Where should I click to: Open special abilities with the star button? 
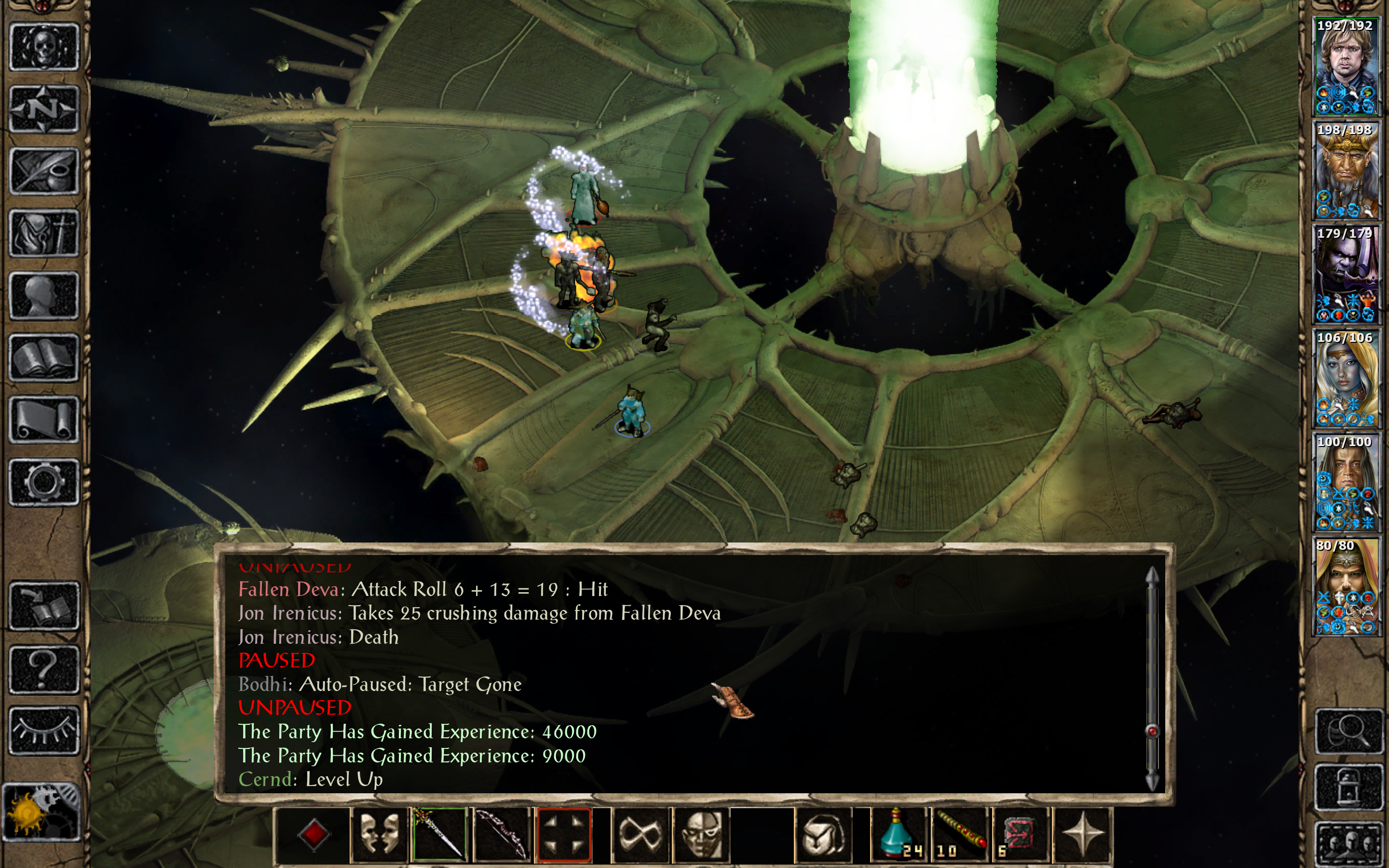pyautogui.click(x=1082, y=834)
